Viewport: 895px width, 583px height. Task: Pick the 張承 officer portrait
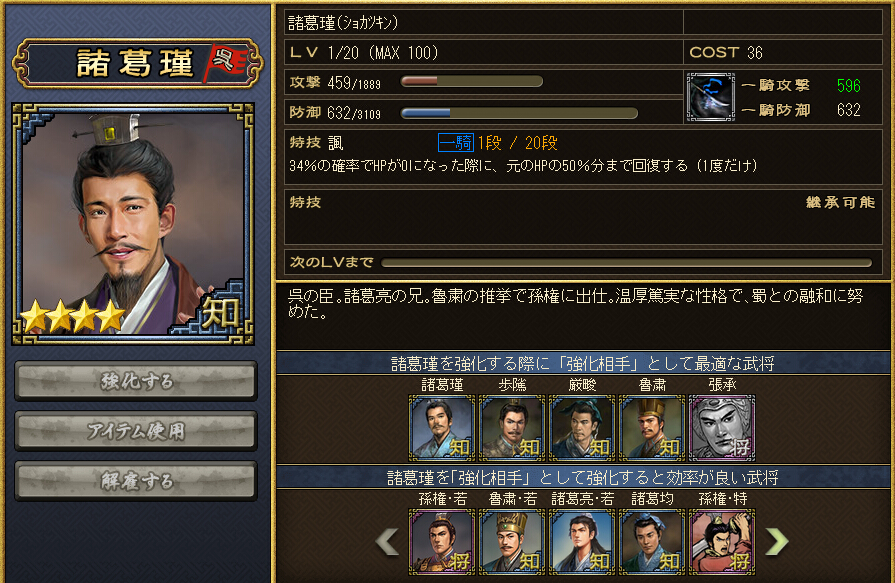(x=721, y=427)
